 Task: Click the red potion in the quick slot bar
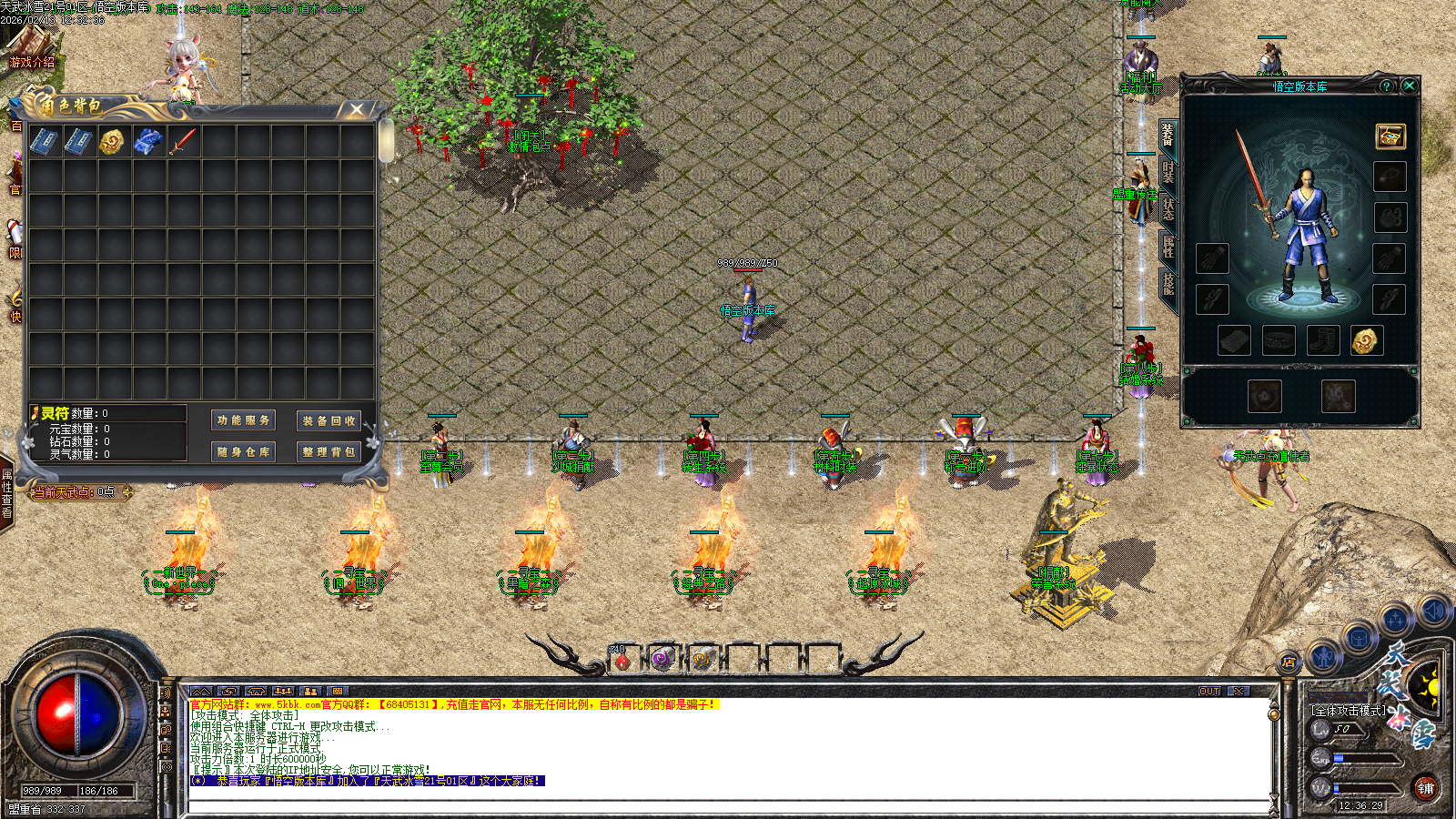624,661
